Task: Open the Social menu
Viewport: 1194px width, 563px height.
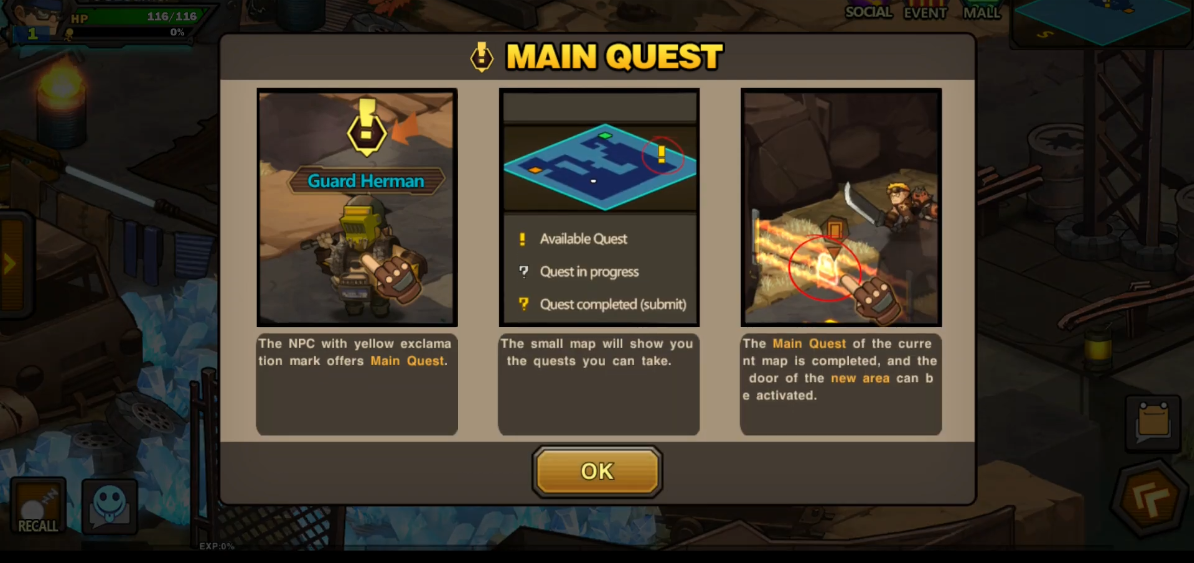Action: 868,11
